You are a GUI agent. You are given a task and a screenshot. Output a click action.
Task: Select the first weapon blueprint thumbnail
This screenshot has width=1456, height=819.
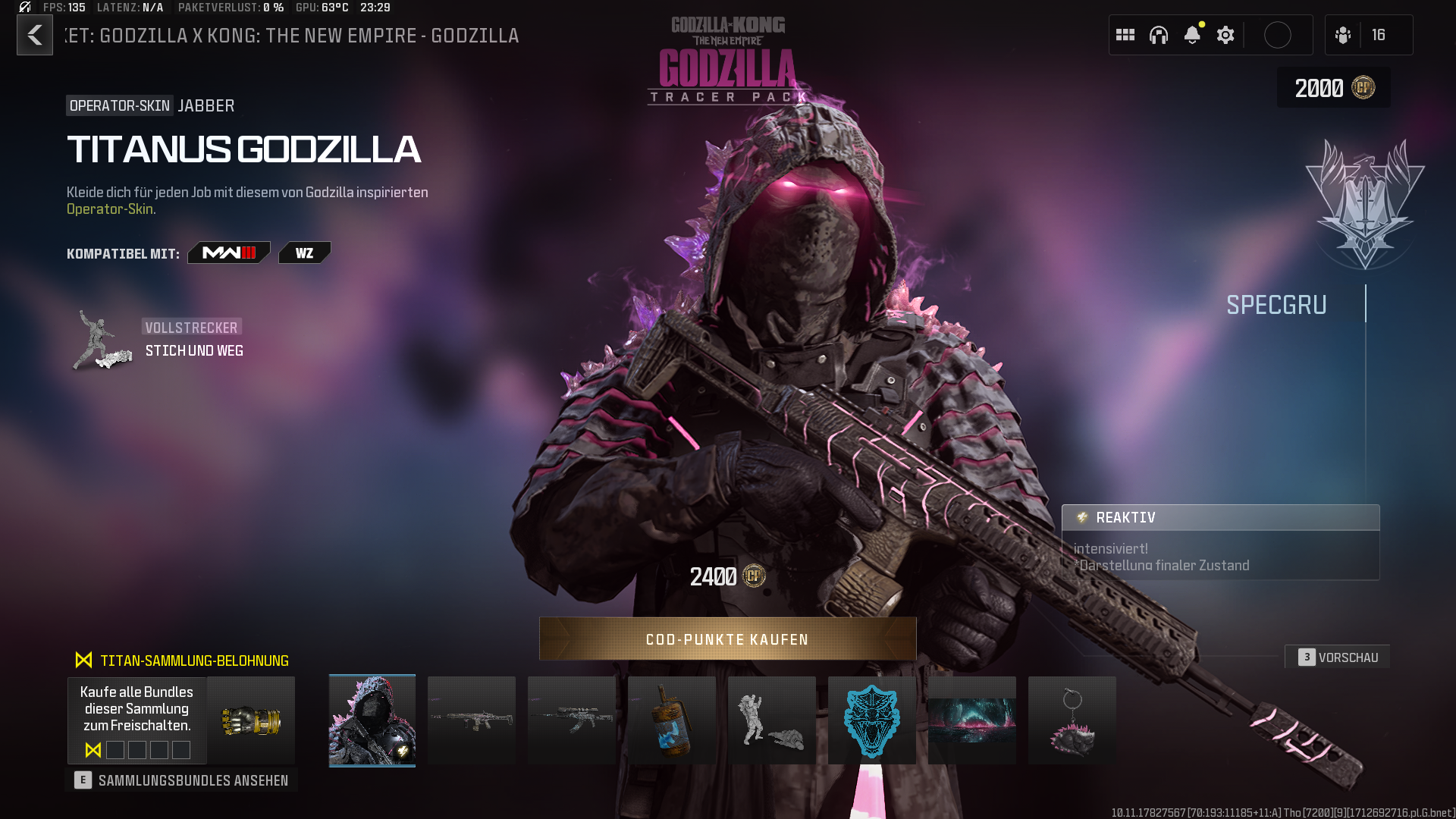pos(472,720)
